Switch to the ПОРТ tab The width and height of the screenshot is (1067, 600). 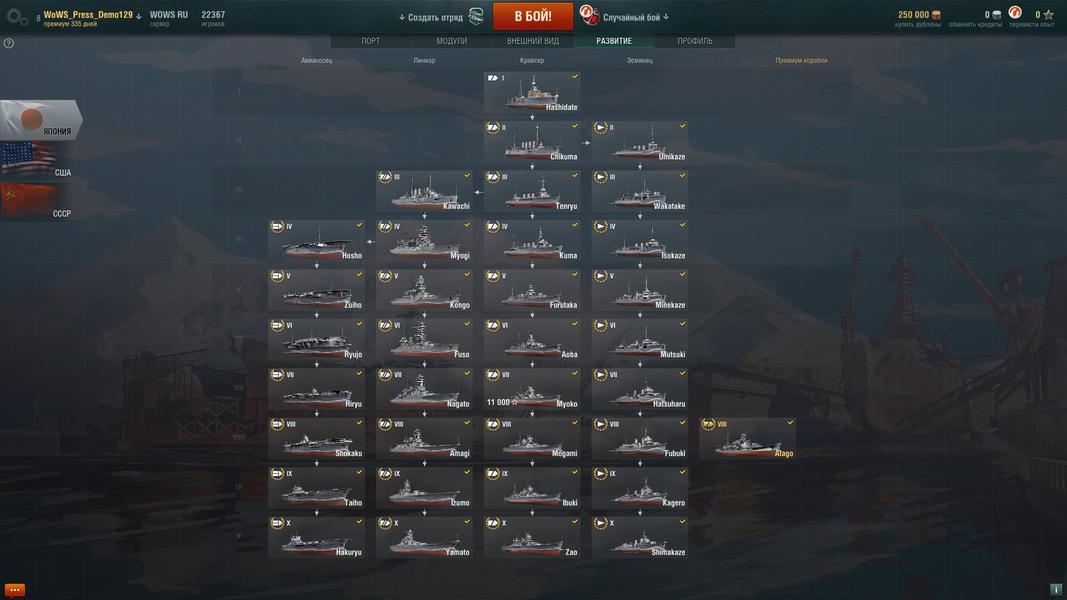tap(370, 41)
